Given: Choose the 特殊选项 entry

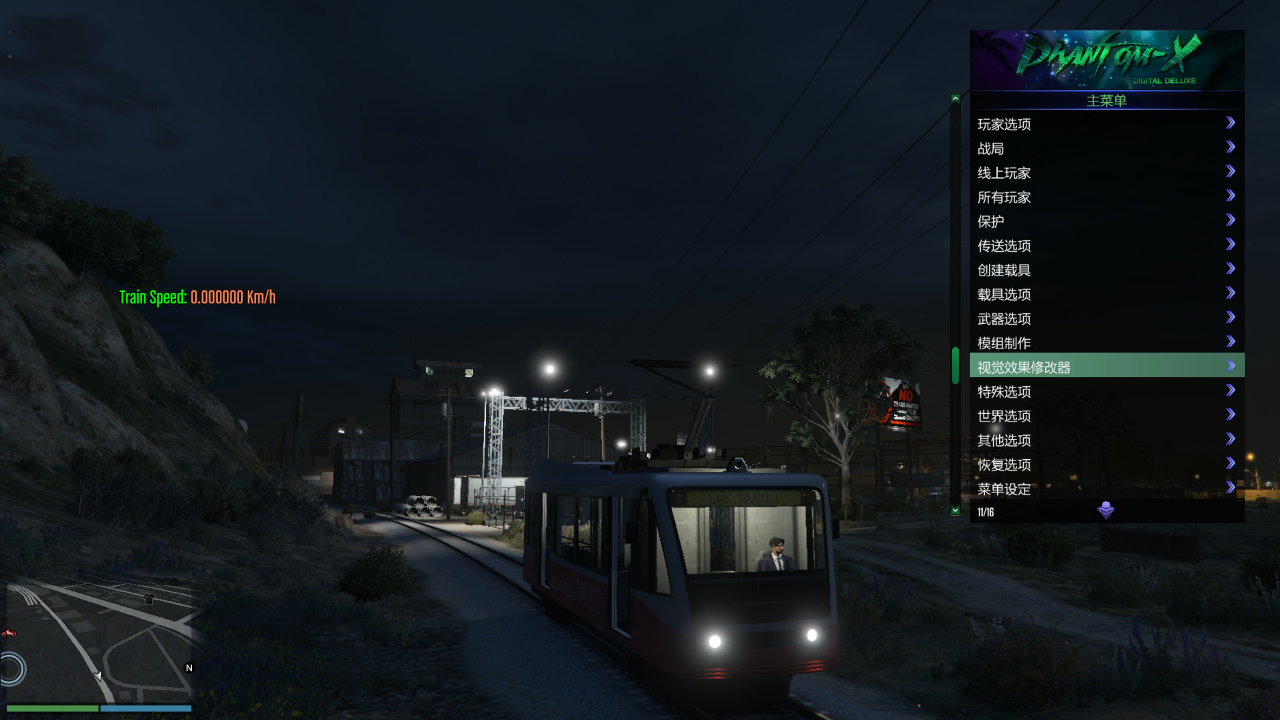Looking at the screenshot, I should [1105, 392].
